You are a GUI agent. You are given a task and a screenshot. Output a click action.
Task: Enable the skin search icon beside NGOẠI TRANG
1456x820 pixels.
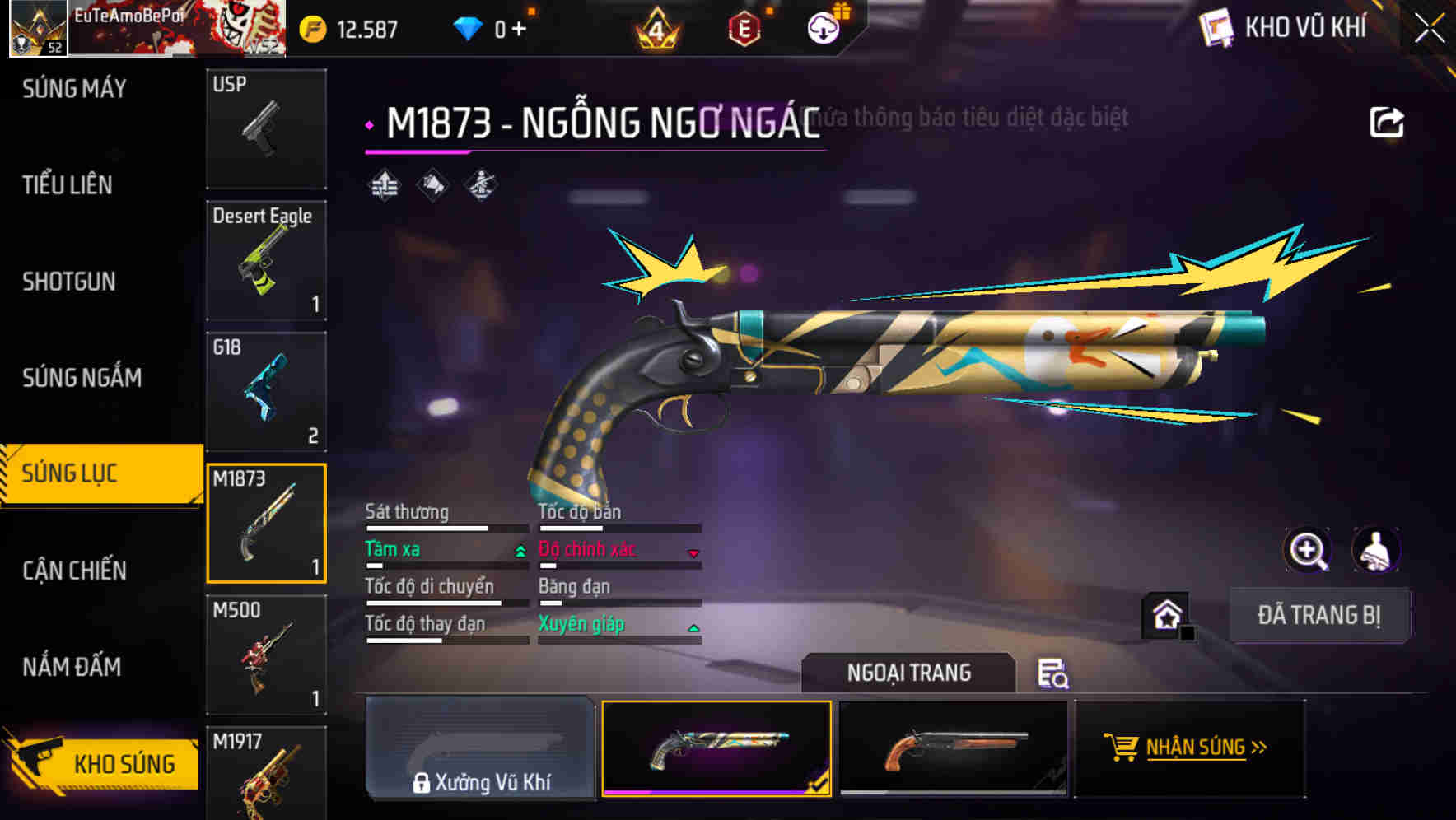click(x=1052, y=675)
